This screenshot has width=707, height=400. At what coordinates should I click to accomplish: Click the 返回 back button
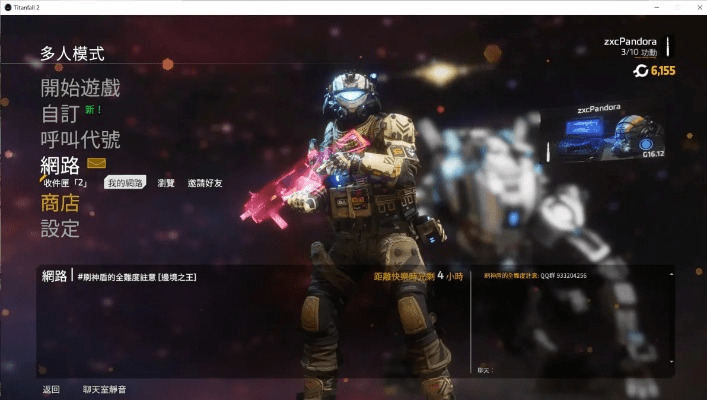(51, 389)
